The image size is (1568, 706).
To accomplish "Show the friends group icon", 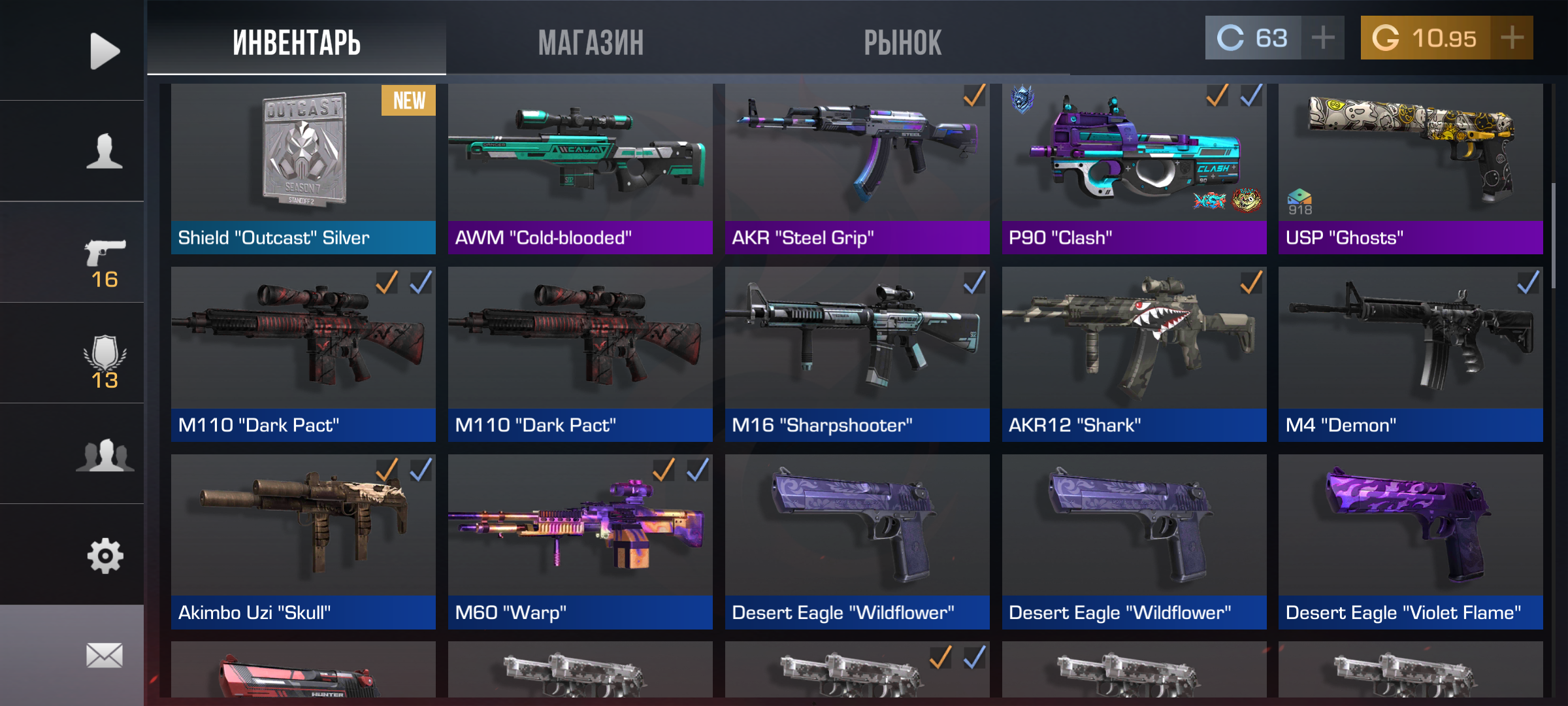I will point(105,455).
